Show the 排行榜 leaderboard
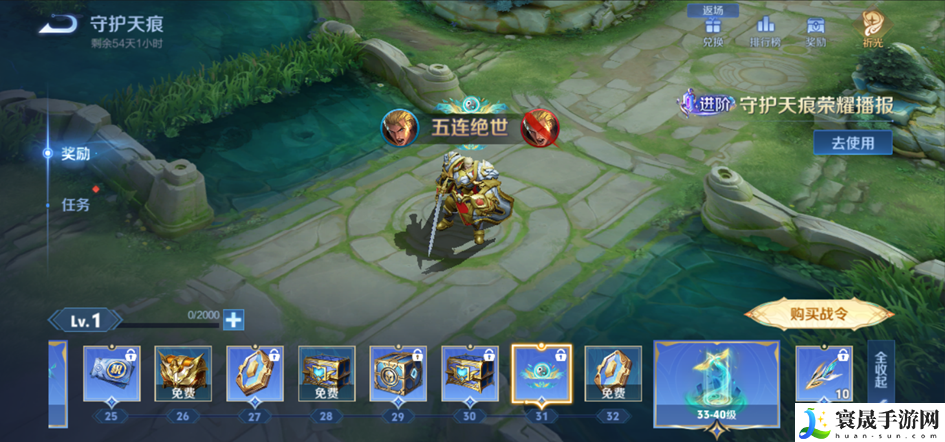 tap(766, 31)
